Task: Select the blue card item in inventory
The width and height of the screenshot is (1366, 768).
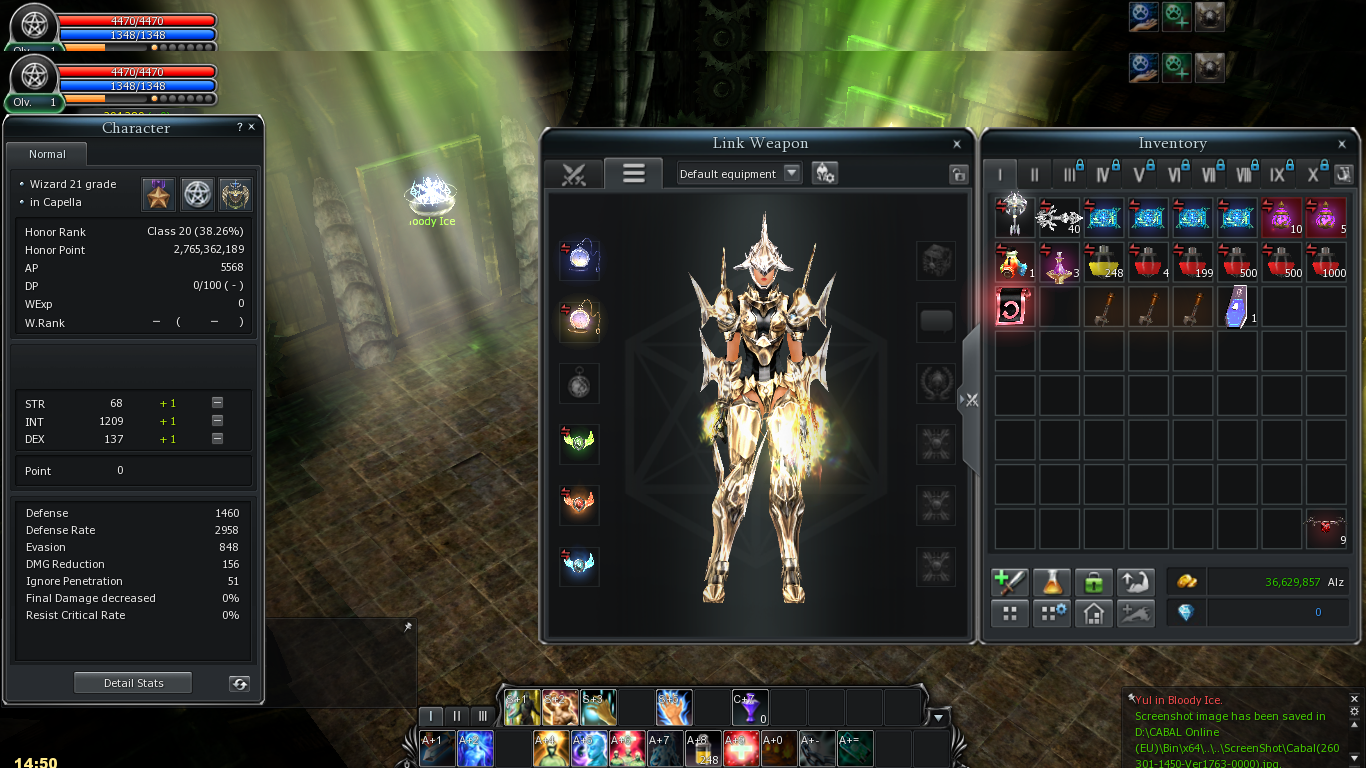Action: click(x=1236, y=306)
